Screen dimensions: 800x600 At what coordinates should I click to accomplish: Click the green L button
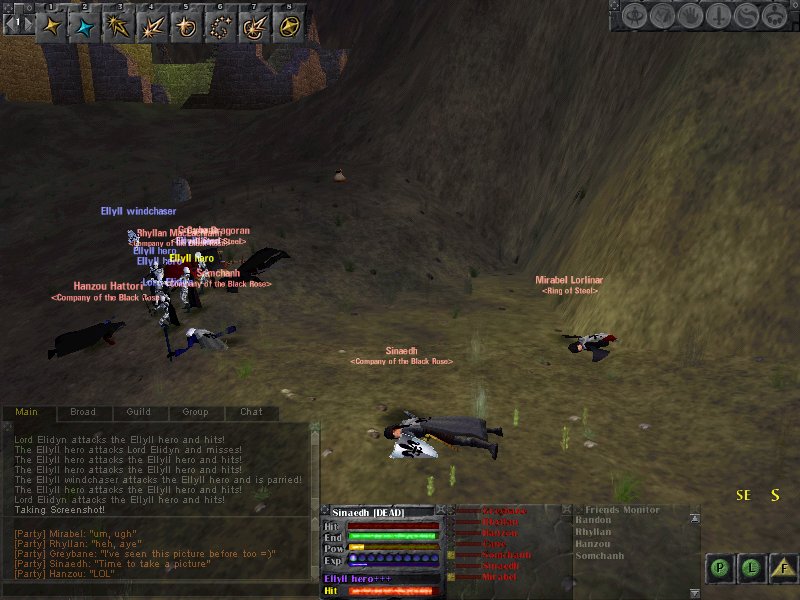click(x=752, y=569)
